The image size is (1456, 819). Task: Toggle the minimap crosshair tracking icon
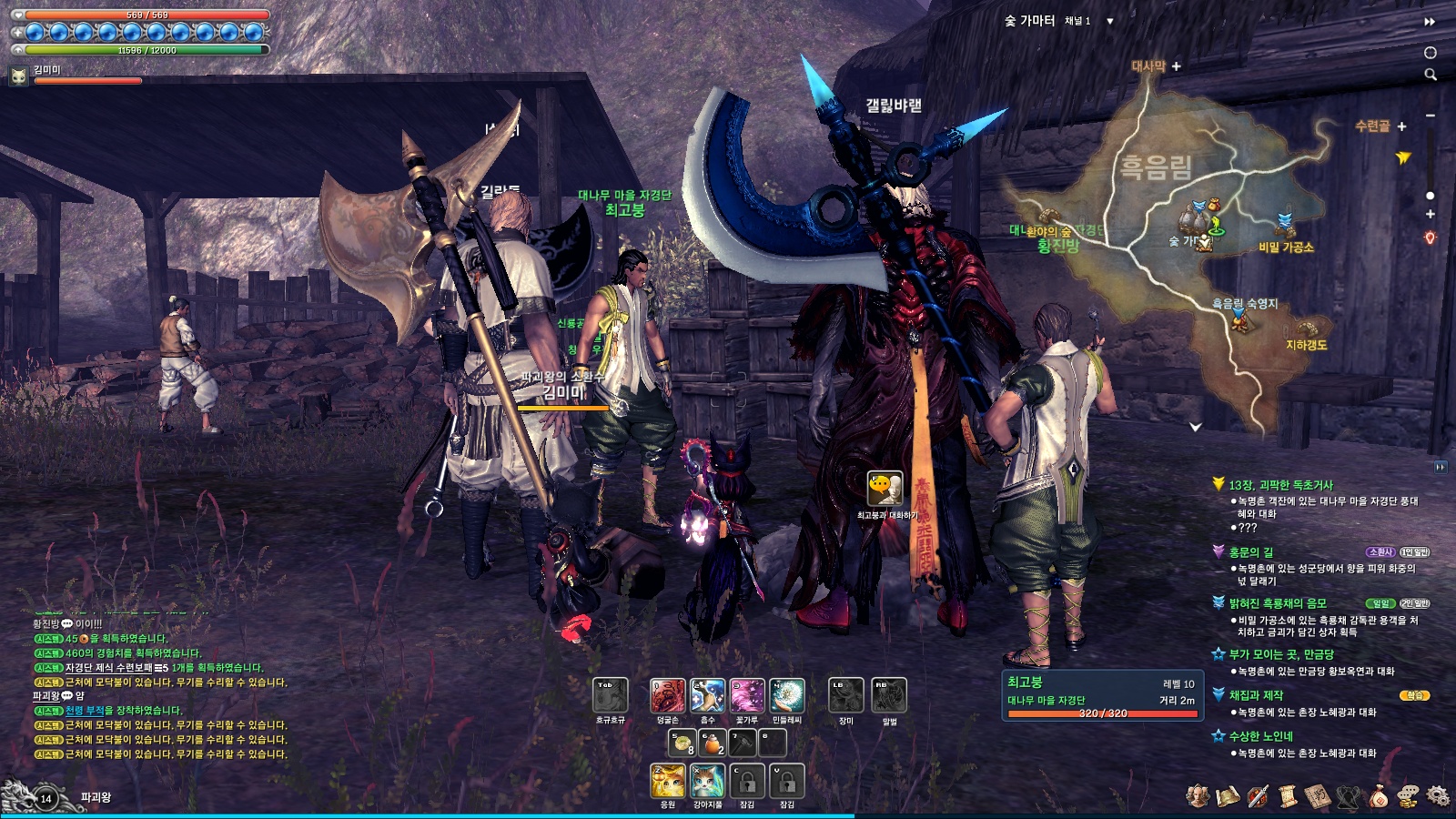click(x=1431, y=53)
